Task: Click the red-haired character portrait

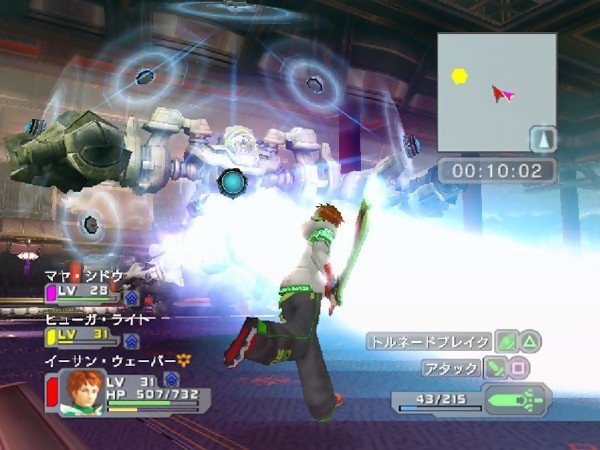Action: (82, 391)
